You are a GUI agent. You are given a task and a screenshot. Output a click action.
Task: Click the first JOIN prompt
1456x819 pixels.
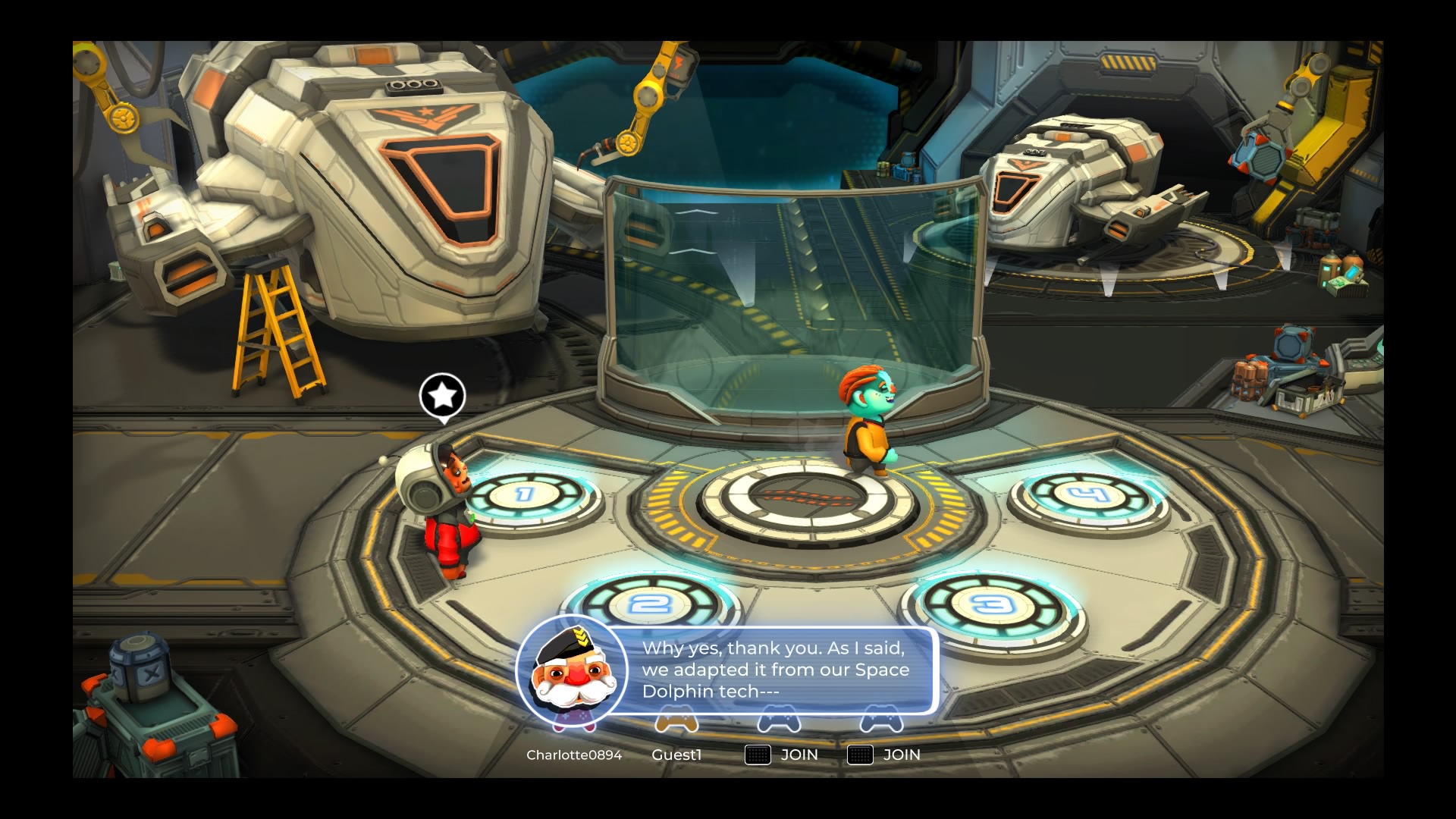coord(798,755)
